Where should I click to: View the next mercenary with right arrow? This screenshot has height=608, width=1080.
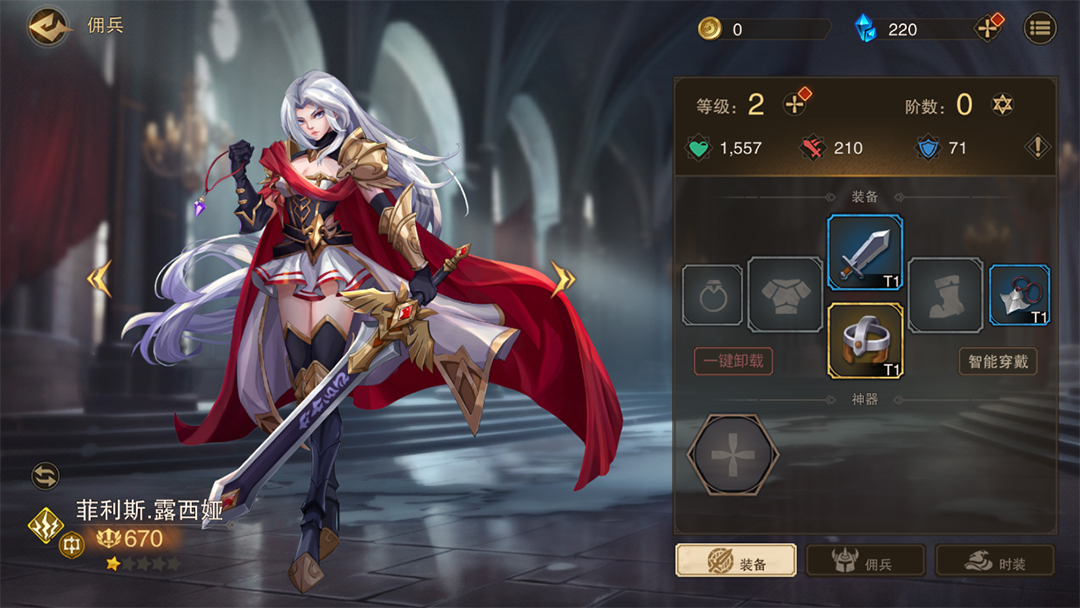562,279
